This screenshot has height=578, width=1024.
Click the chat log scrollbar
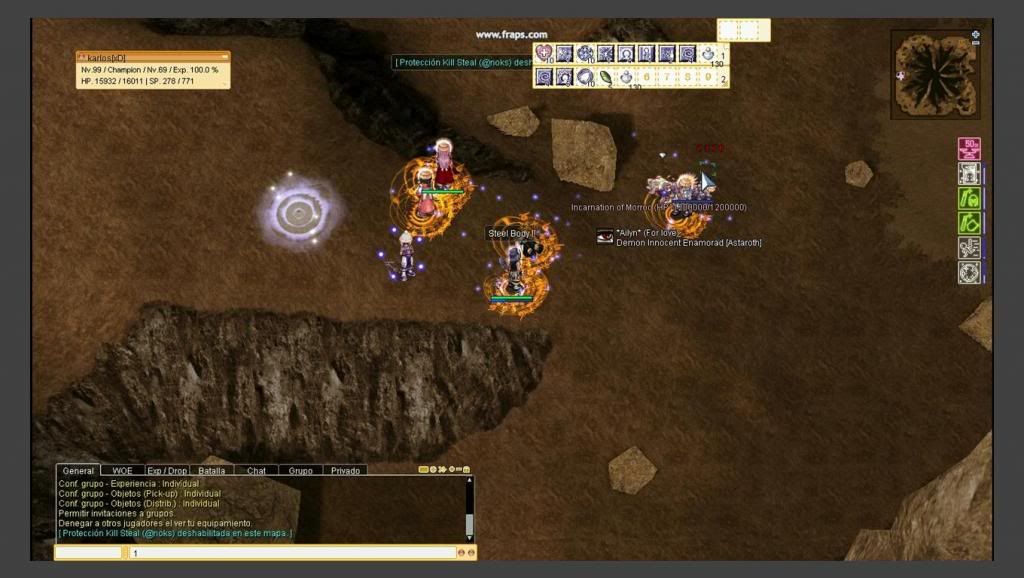[469, 510]
